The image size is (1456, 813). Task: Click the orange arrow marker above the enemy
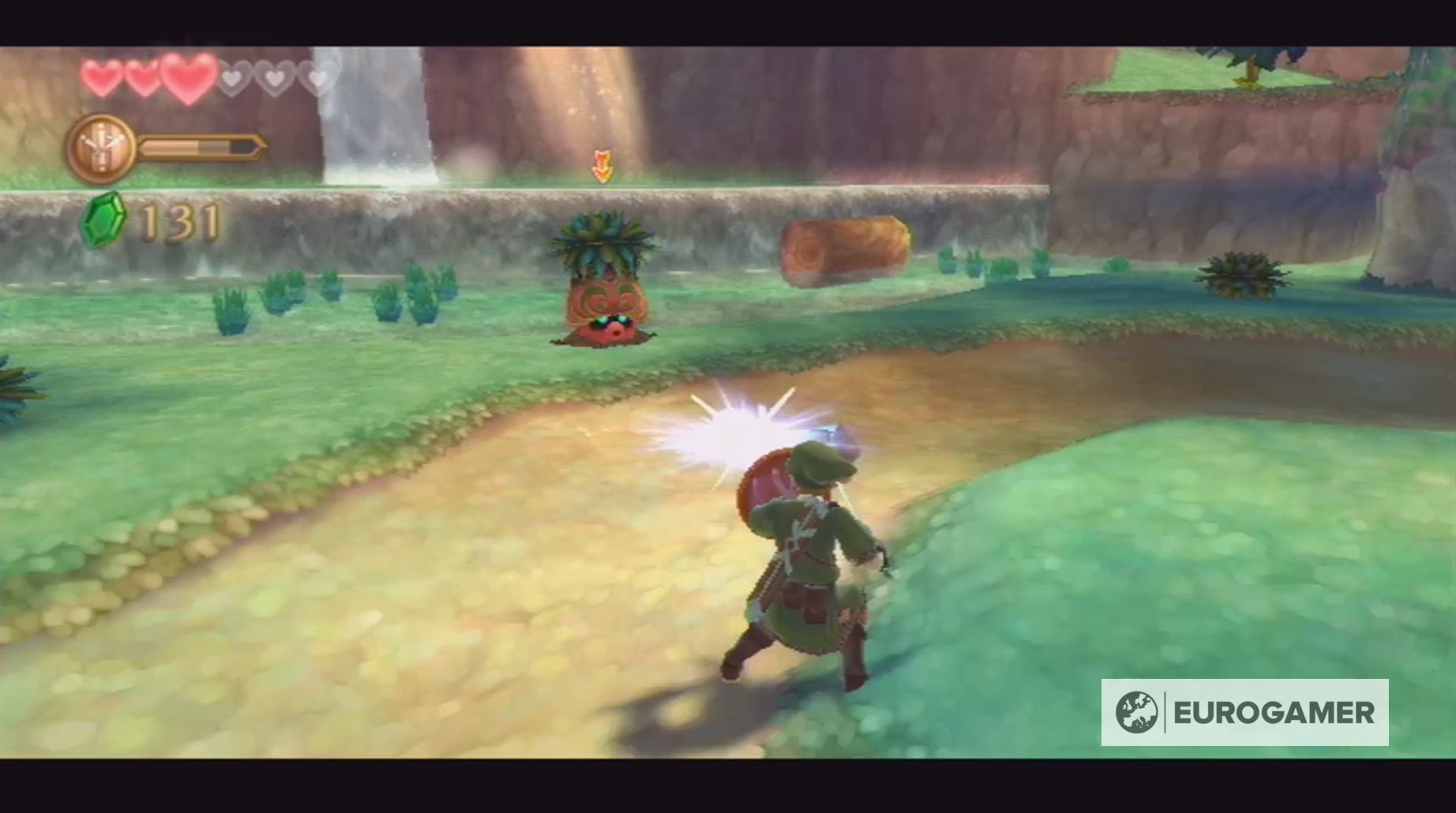[602, 163]
